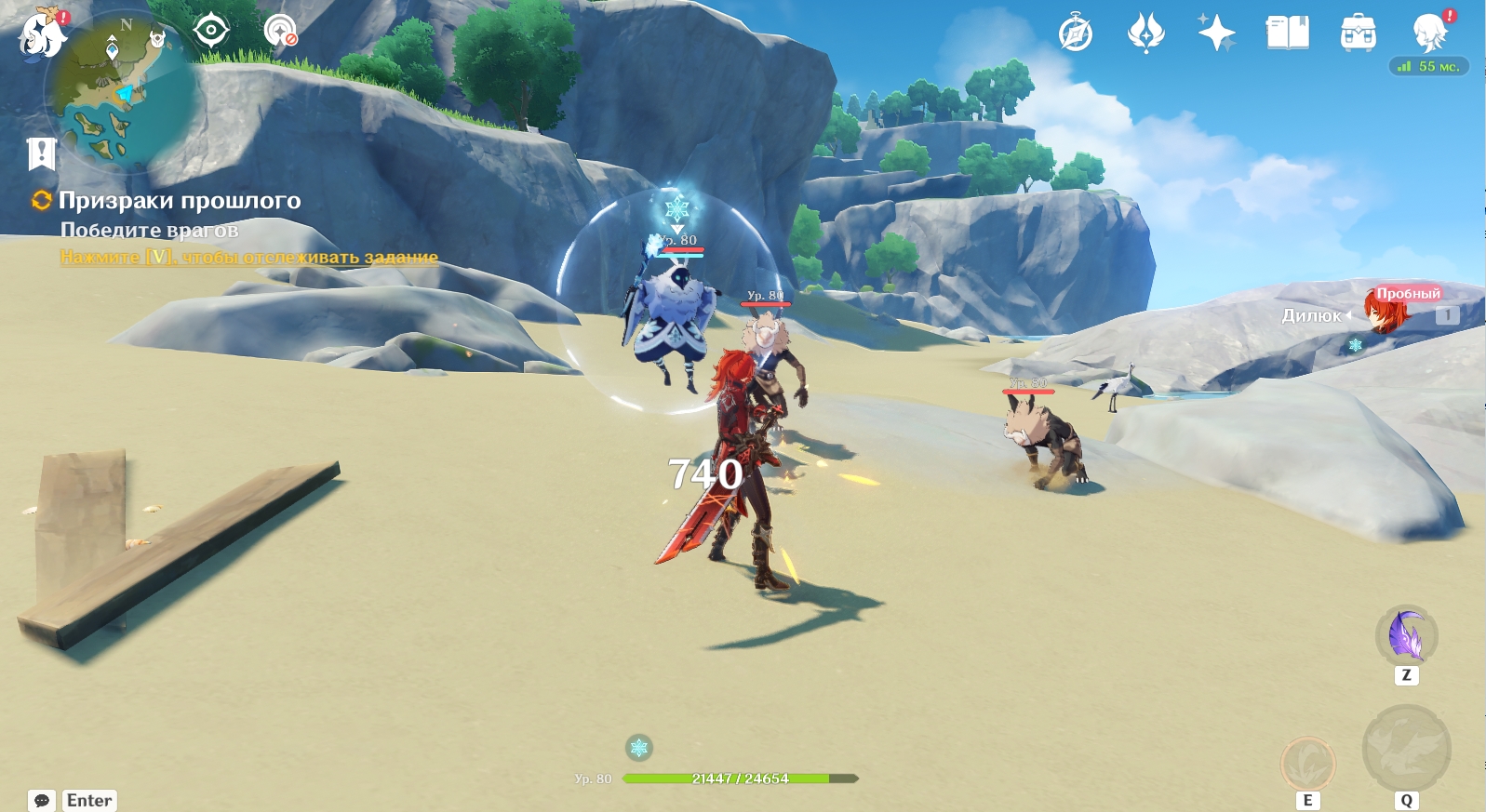1486x812 pixels.
Task: Open the events flame icon
Action: tap(1145, 33)
